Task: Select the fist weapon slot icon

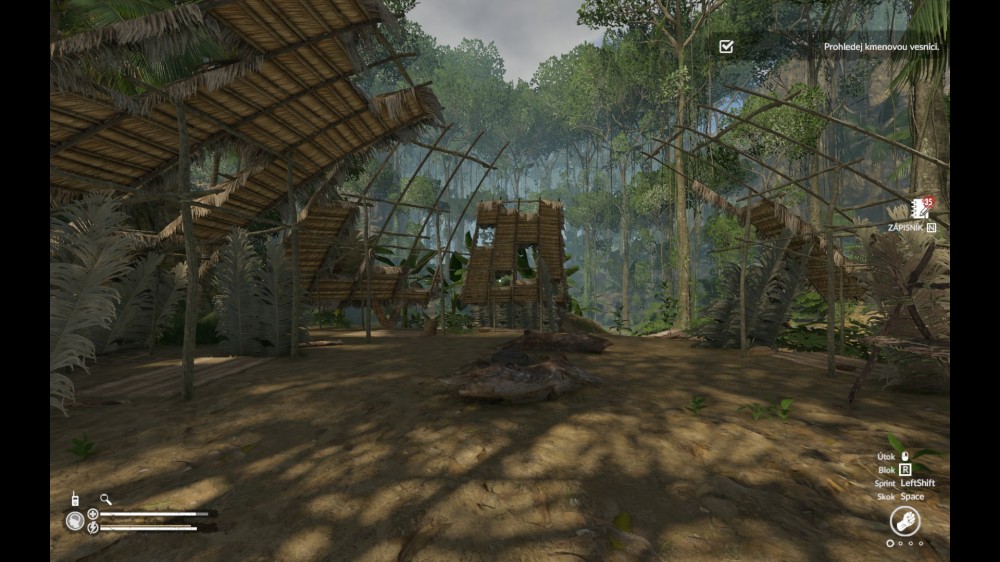Action: tap(905, 521)
